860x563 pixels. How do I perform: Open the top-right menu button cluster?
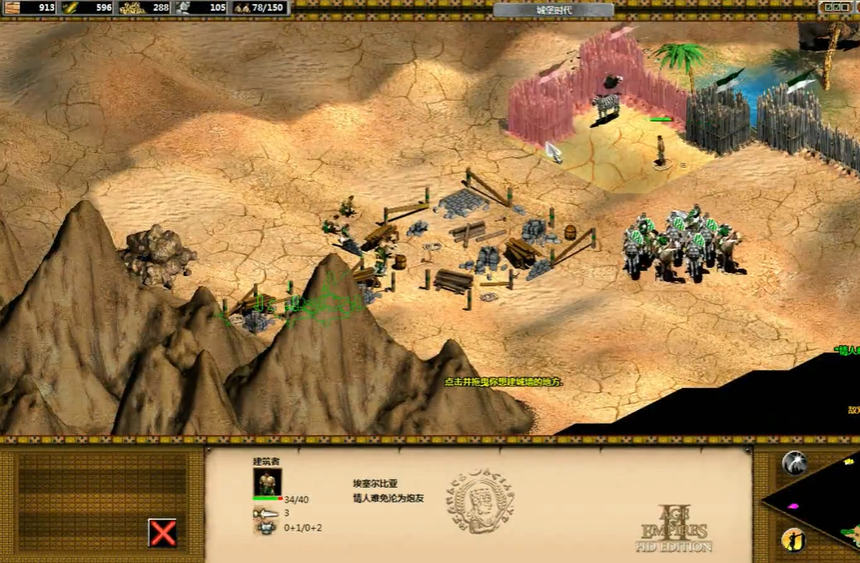coord(838,8)
